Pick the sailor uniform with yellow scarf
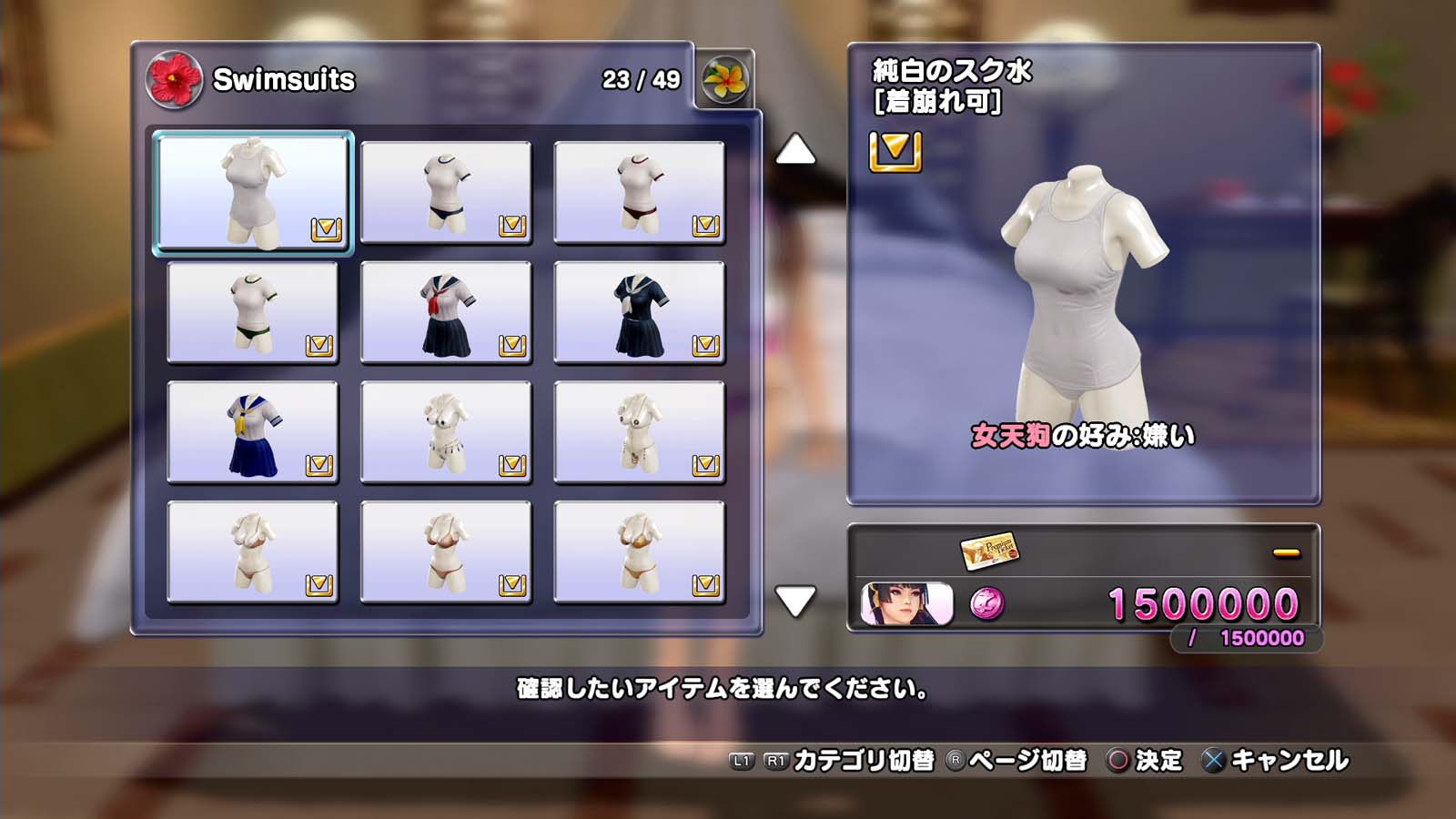 (x=253, y=432)
